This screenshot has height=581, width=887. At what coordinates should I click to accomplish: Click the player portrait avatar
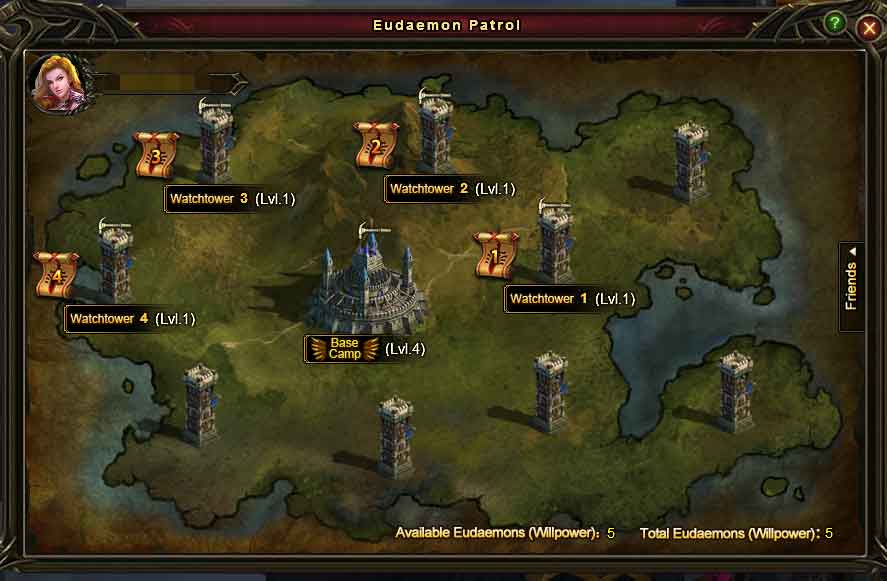click(x=57, y=84)
